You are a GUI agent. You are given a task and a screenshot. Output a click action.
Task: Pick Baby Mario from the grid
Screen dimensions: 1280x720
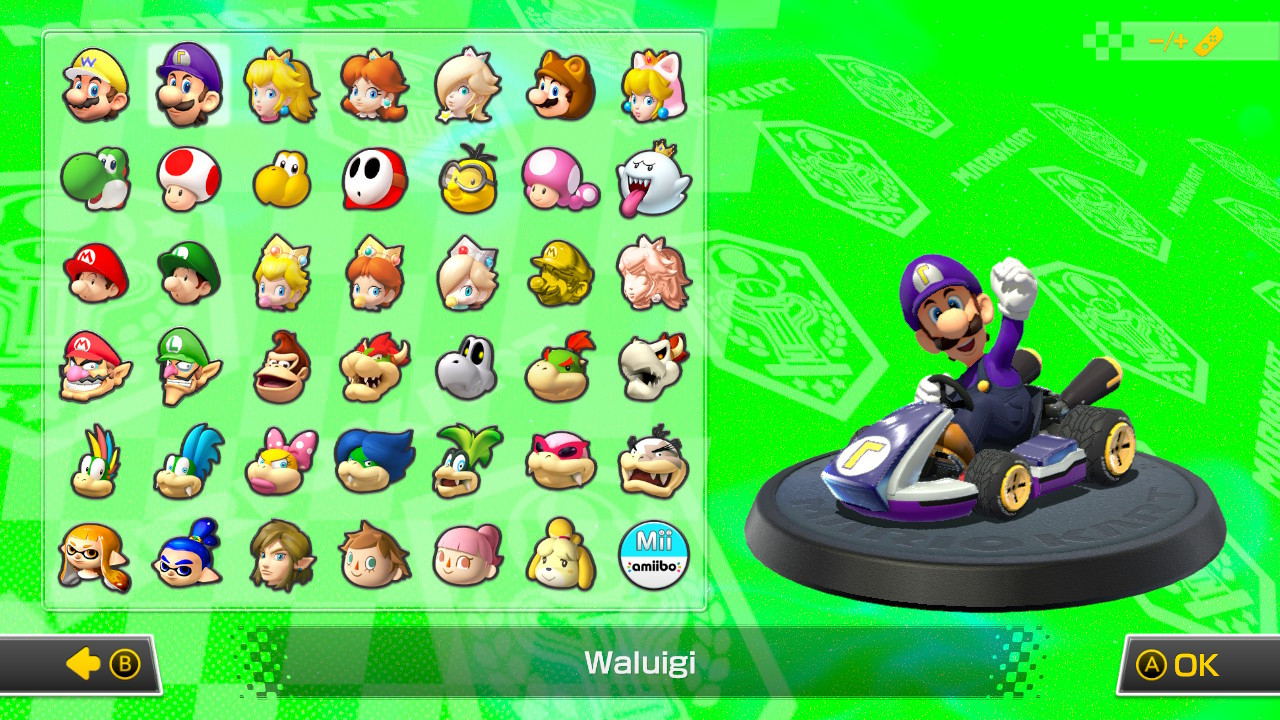[95, 273]
